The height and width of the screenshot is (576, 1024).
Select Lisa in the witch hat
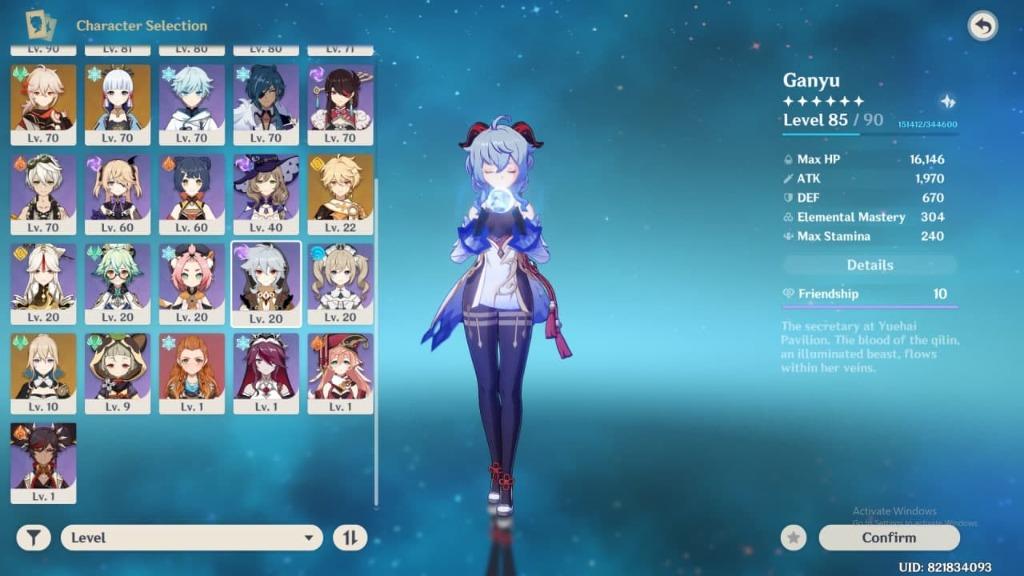[x=266, y=189]
